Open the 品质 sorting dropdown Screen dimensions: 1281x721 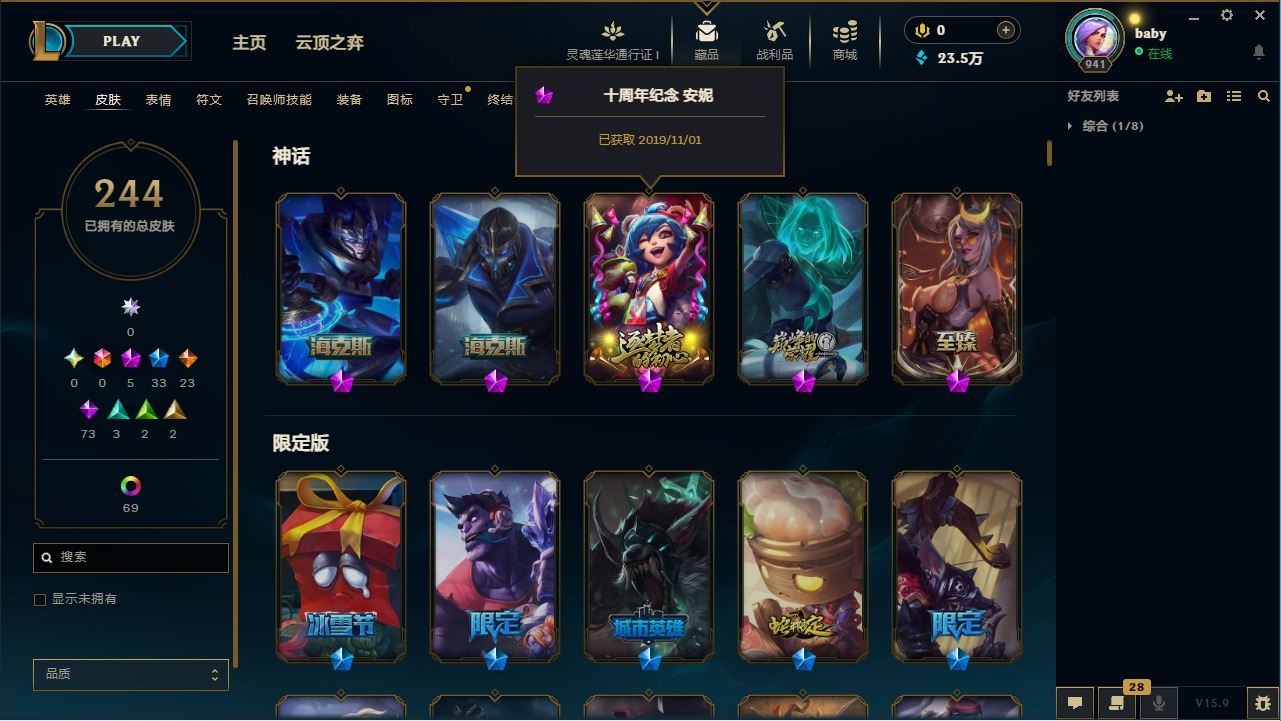click(131, 674)
